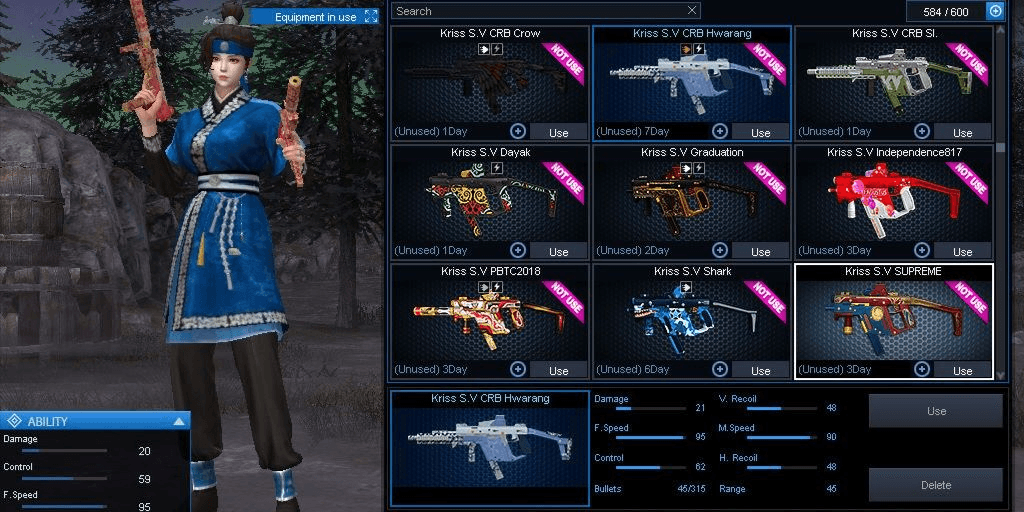Extend duration of Kriss S.V PBTC2018
This screenshot has width=1024, height=512.
pos(518,369)
